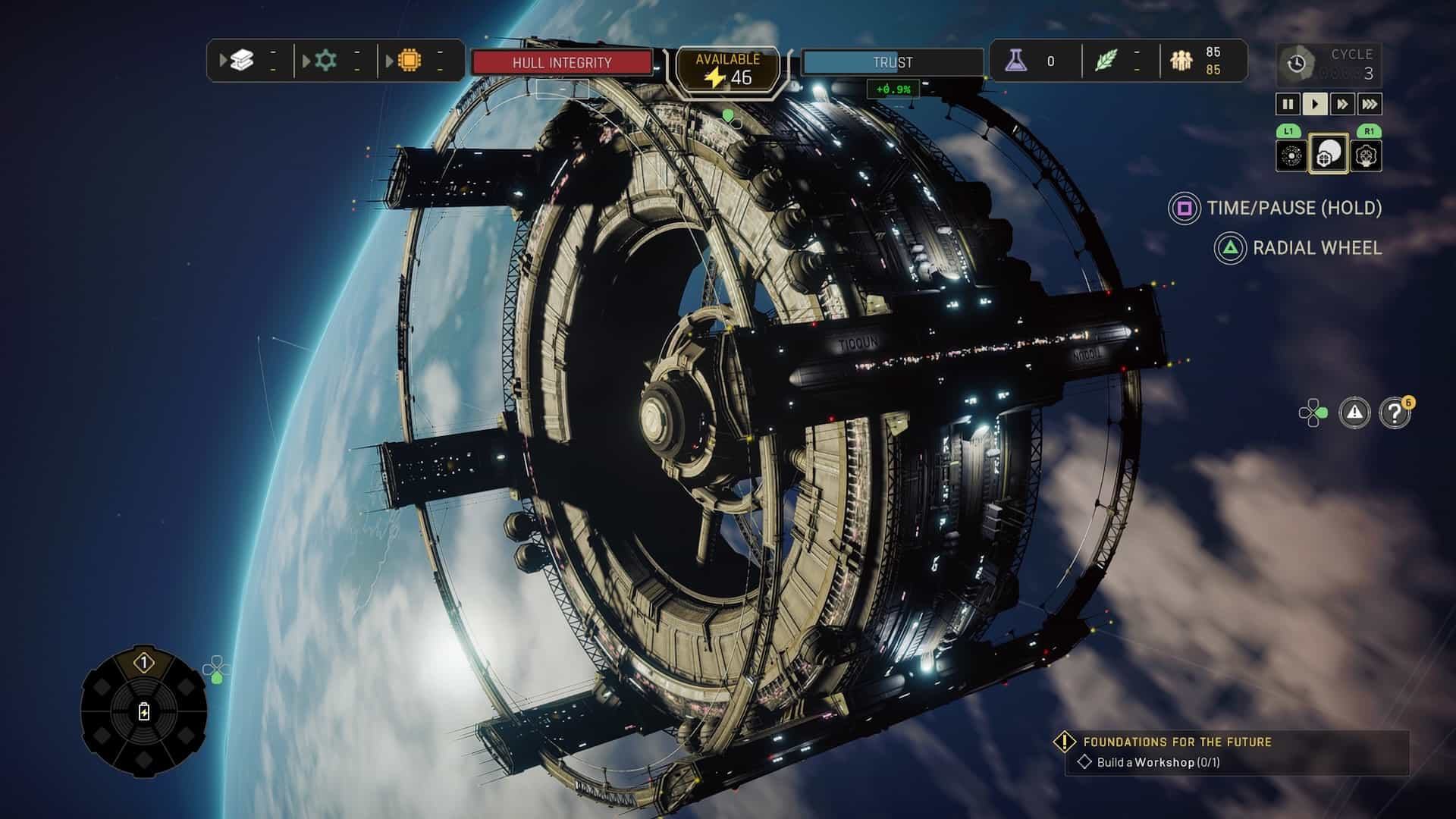
Task: Open the question mark help notifications
Action: [x=1394, y=413]
